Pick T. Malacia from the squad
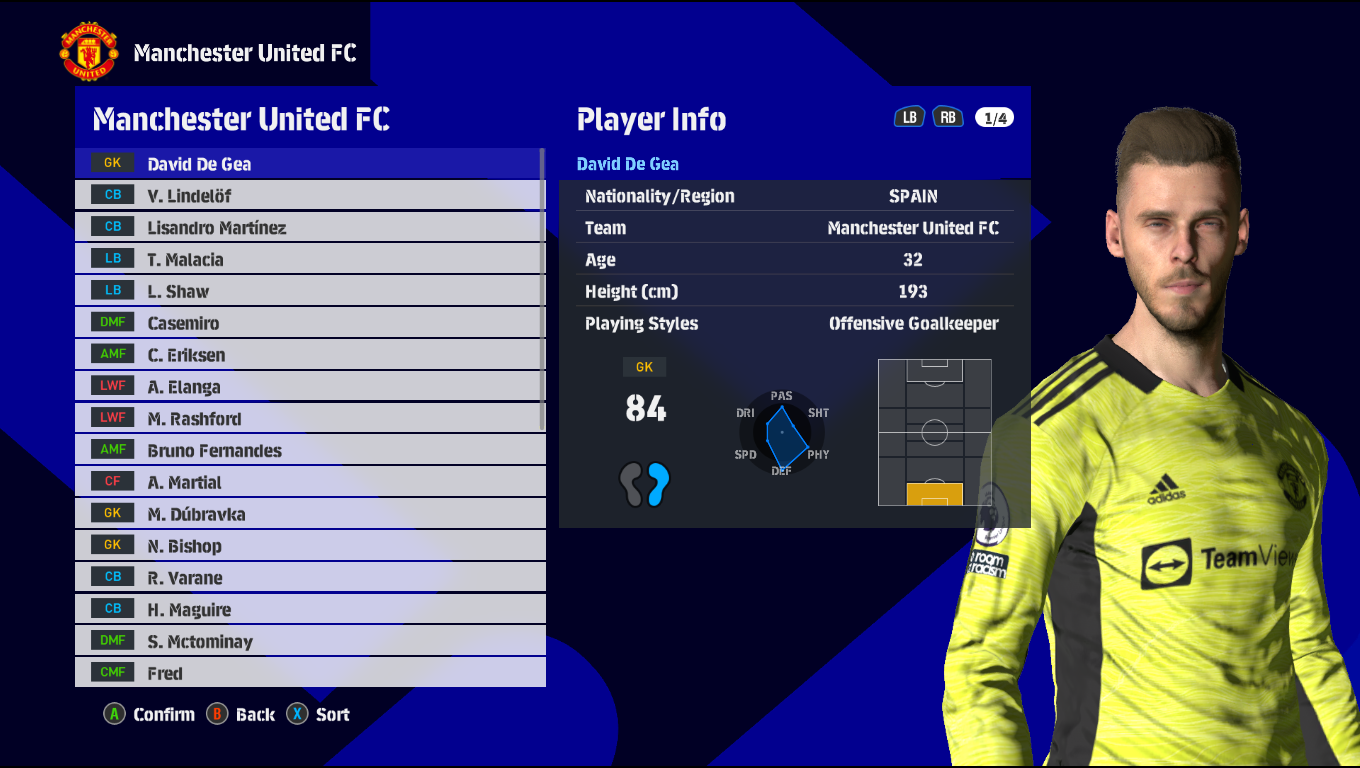1360x768 pixels. point(310,259)
